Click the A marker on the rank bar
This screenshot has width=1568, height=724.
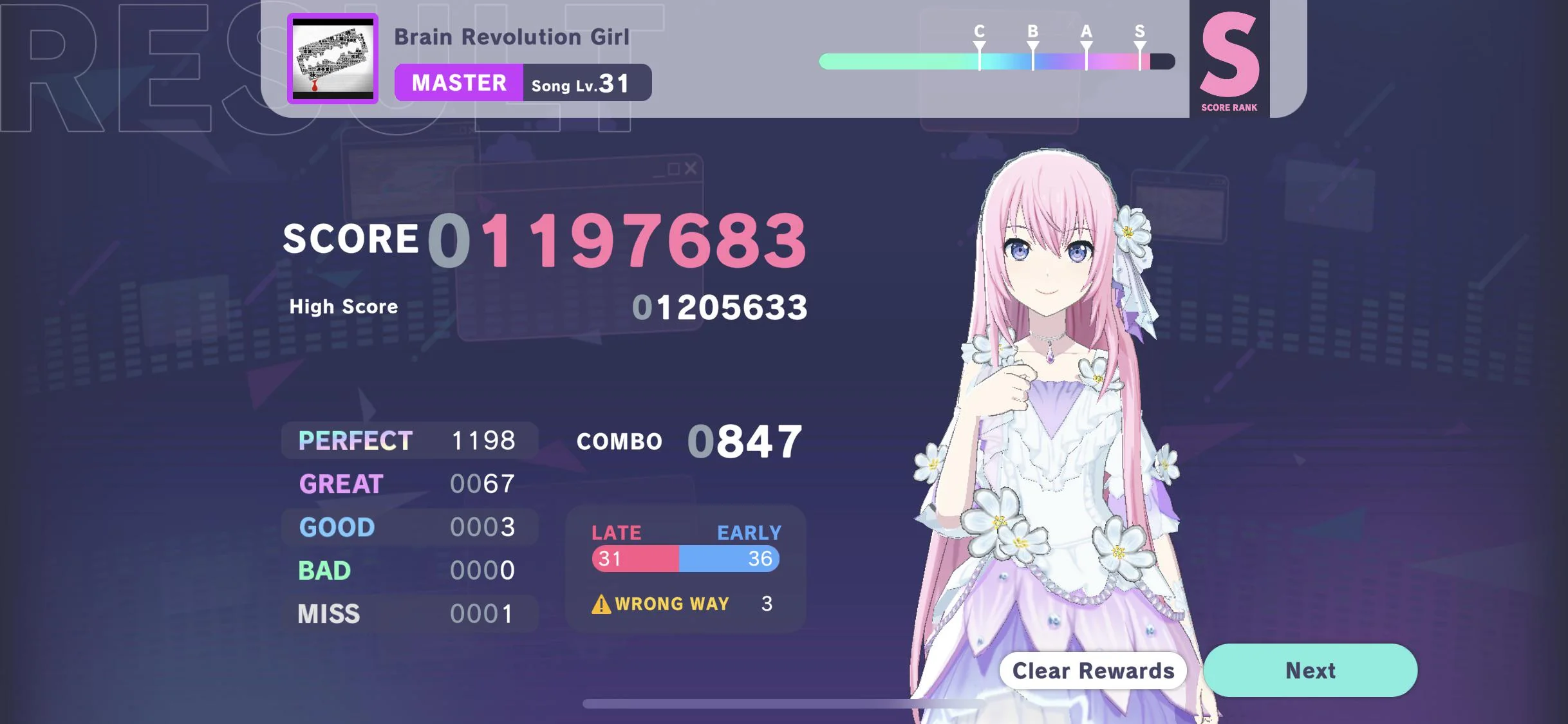click(1085, 45)
